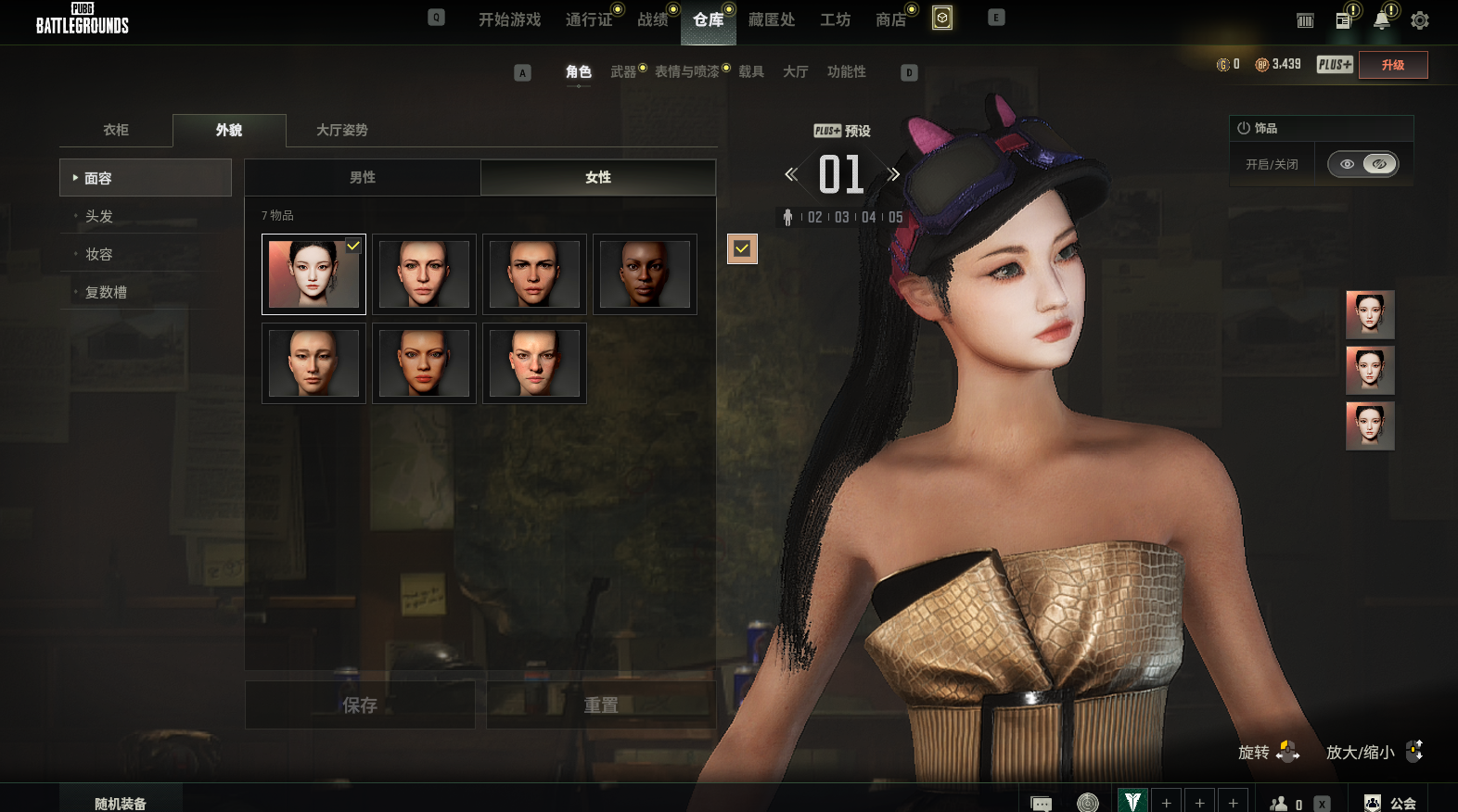
Task: Open the 载具 vehicles section
Action: tap(751, 71)
